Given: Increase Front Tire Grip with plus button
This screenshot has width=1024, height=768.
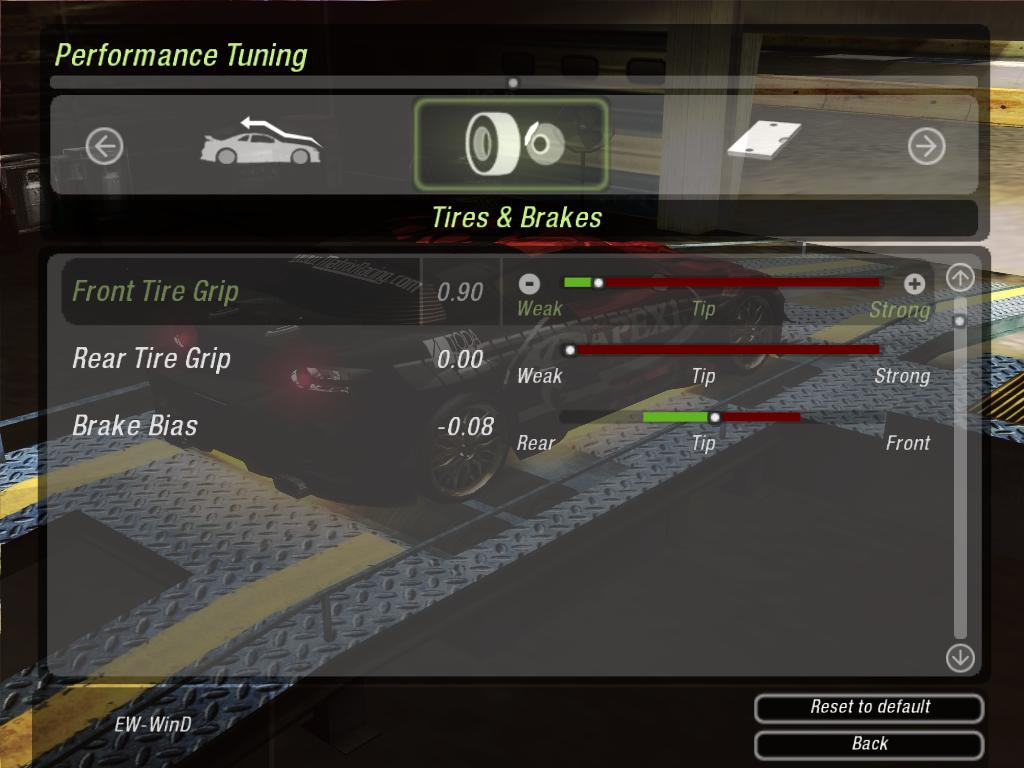Looking at the screenshot, I should [x=914, y=283].
